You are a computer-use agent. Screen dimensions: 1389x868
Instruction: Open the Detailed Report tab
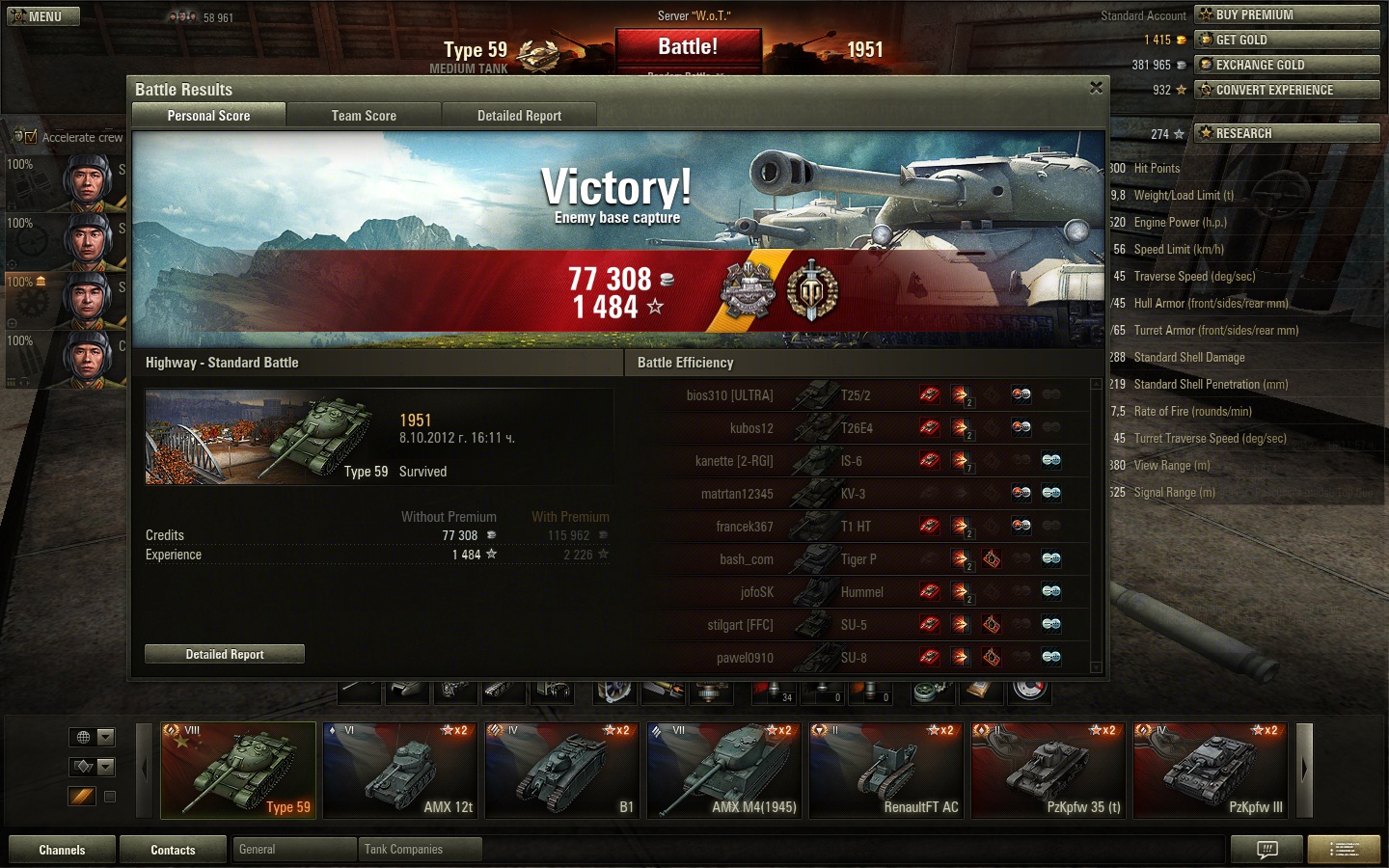[519, 116]
